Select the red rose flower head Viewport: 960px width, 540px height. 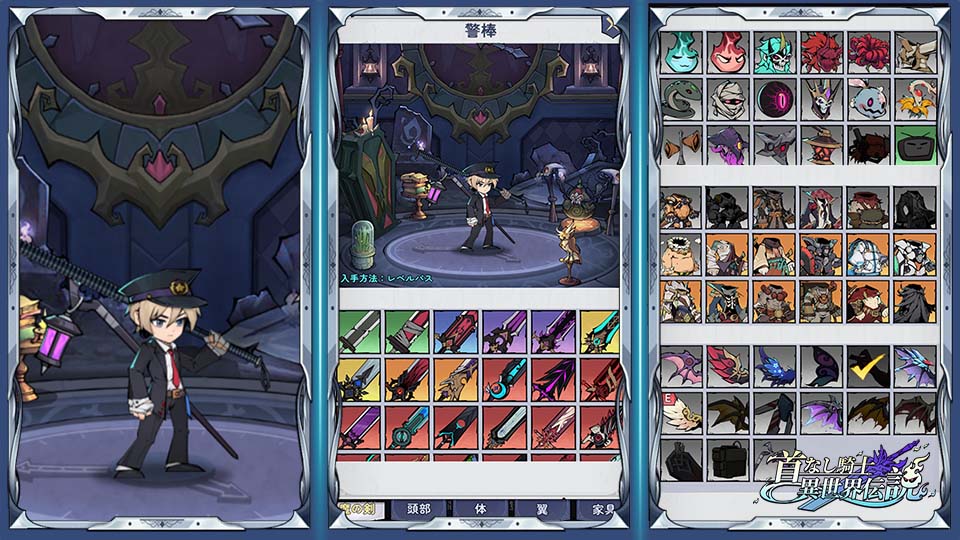pos(868,52)
